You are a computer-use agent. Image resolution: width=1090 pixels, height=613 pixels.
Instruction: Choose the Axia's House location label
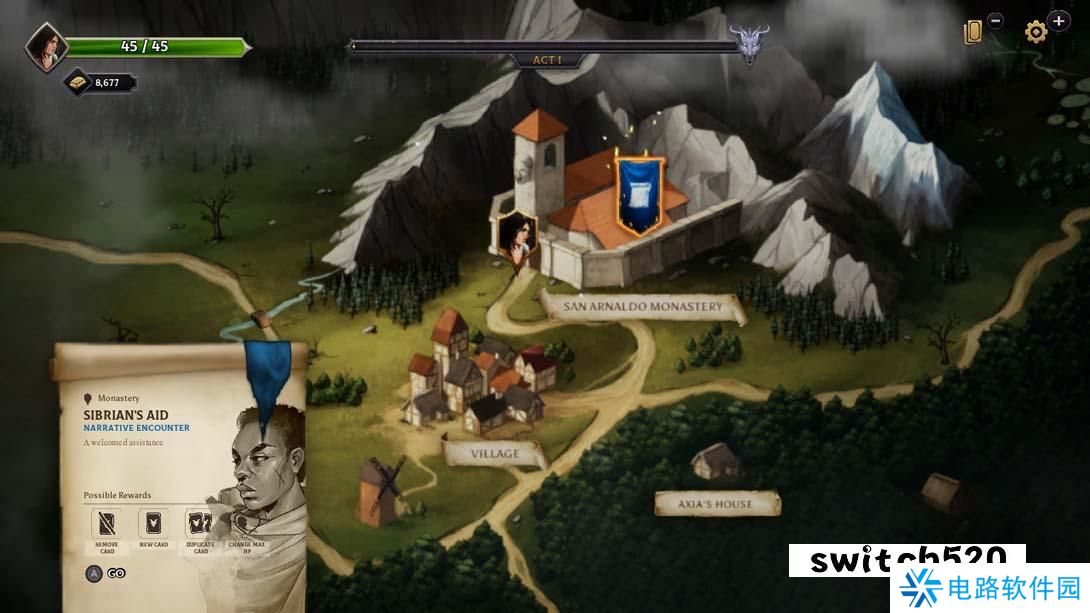pos(716,504)
